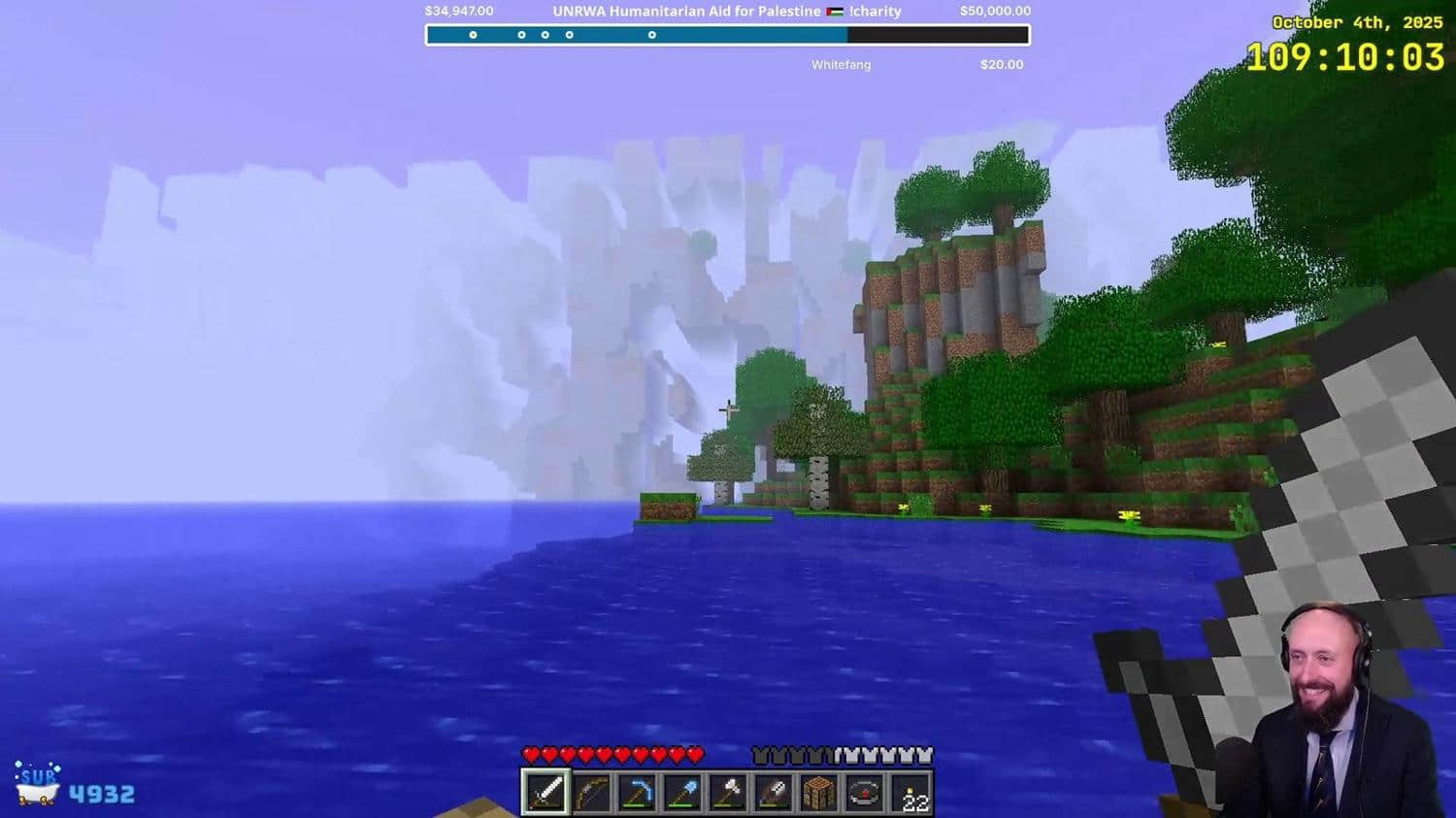Select the iron axe hotbar slot
The width and height of the screenshot is (1456, 818).
(x=727, y=793)
